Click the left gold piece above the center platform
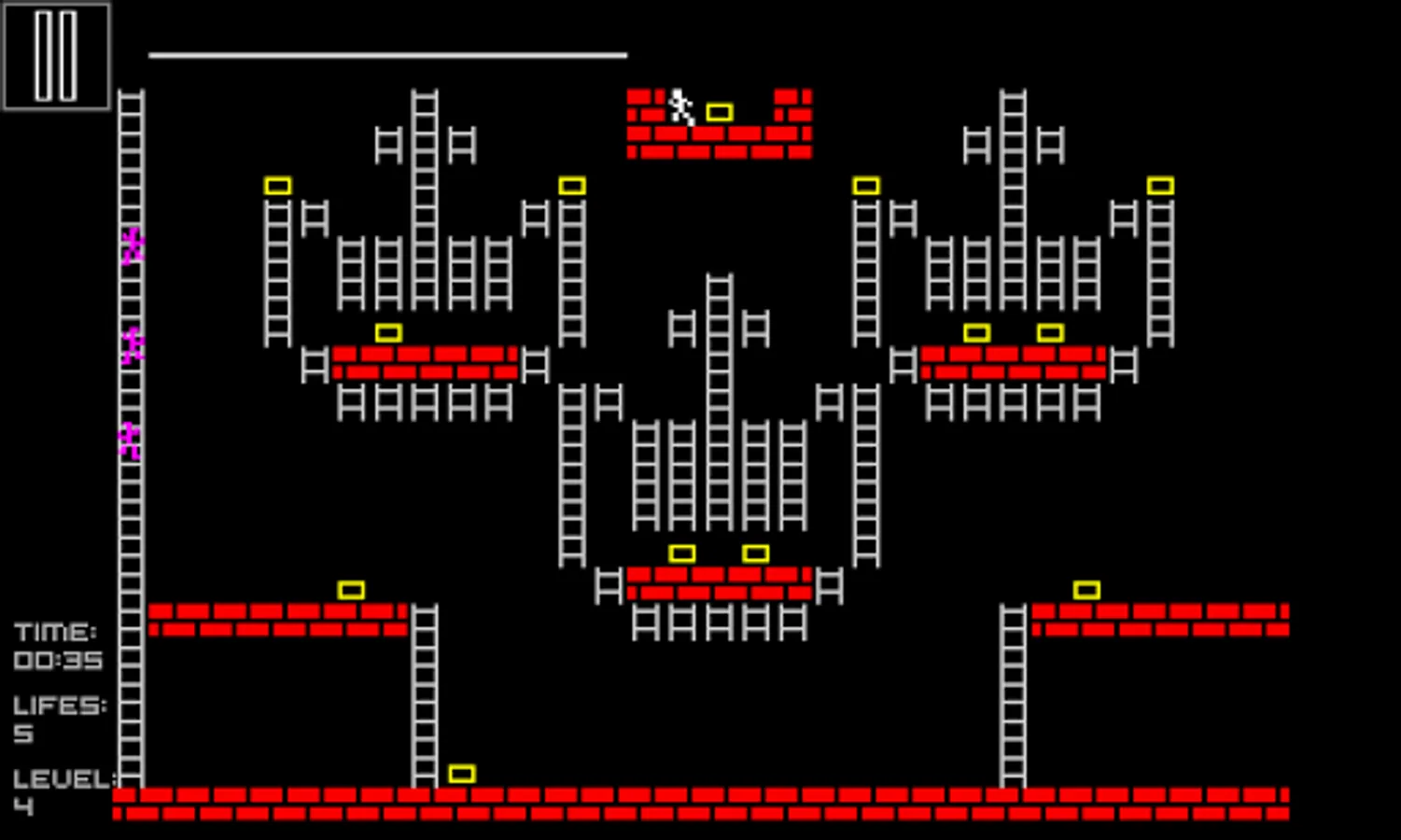Viewport: 1401px width, 840px height. tap(683, 553)
